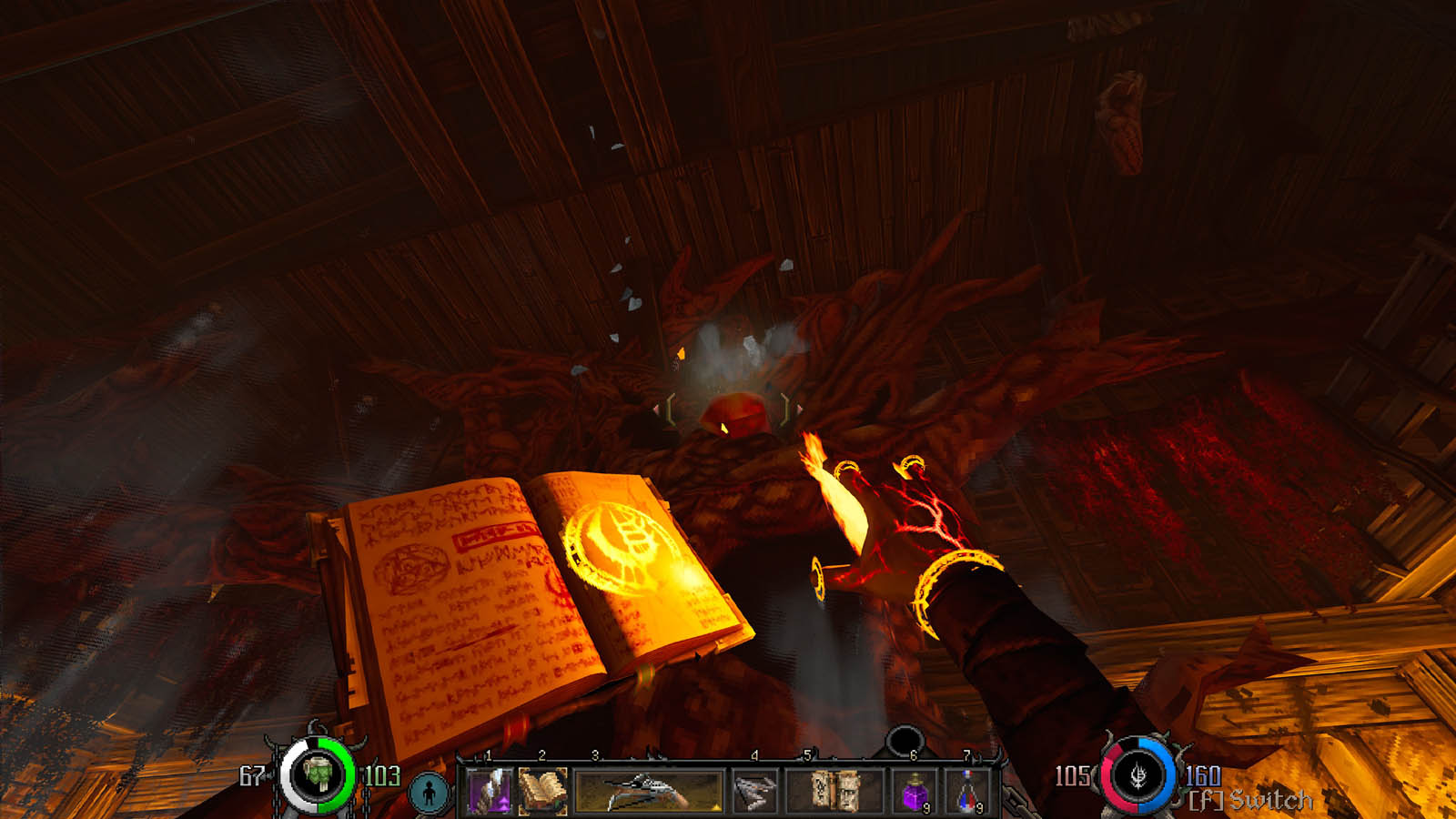Pick the scroll and tome slot 5
Image resolution: width=1456 pixels, height=819 pixels.
click(834, 790)
